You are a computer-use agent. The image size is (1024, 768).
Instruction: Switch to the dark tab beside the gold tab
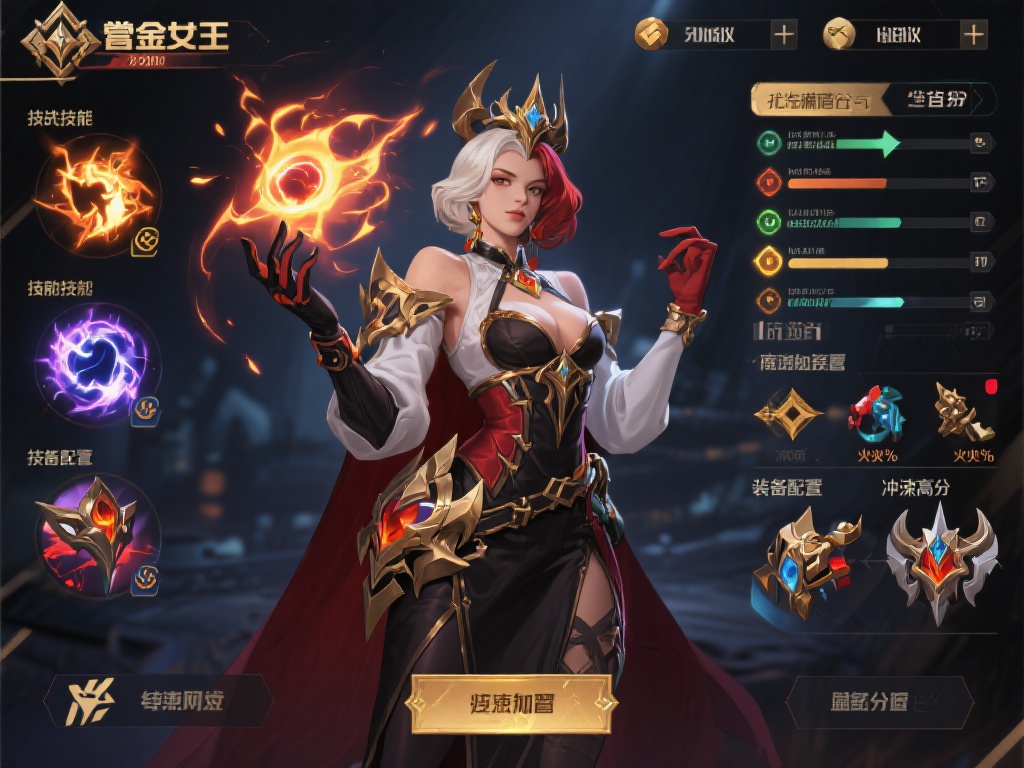(940, 100)
